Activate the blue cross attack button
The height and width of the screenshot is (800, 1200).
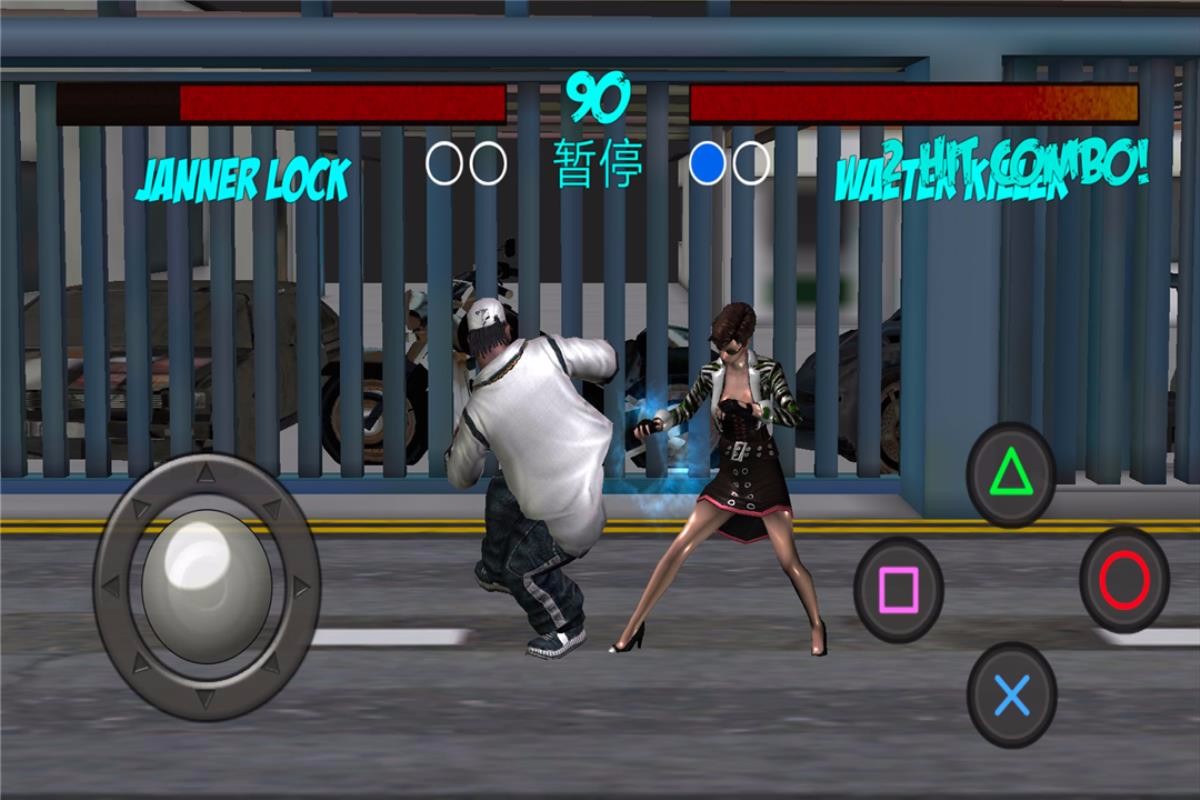pyautogui.click(x=1012, y=694)
